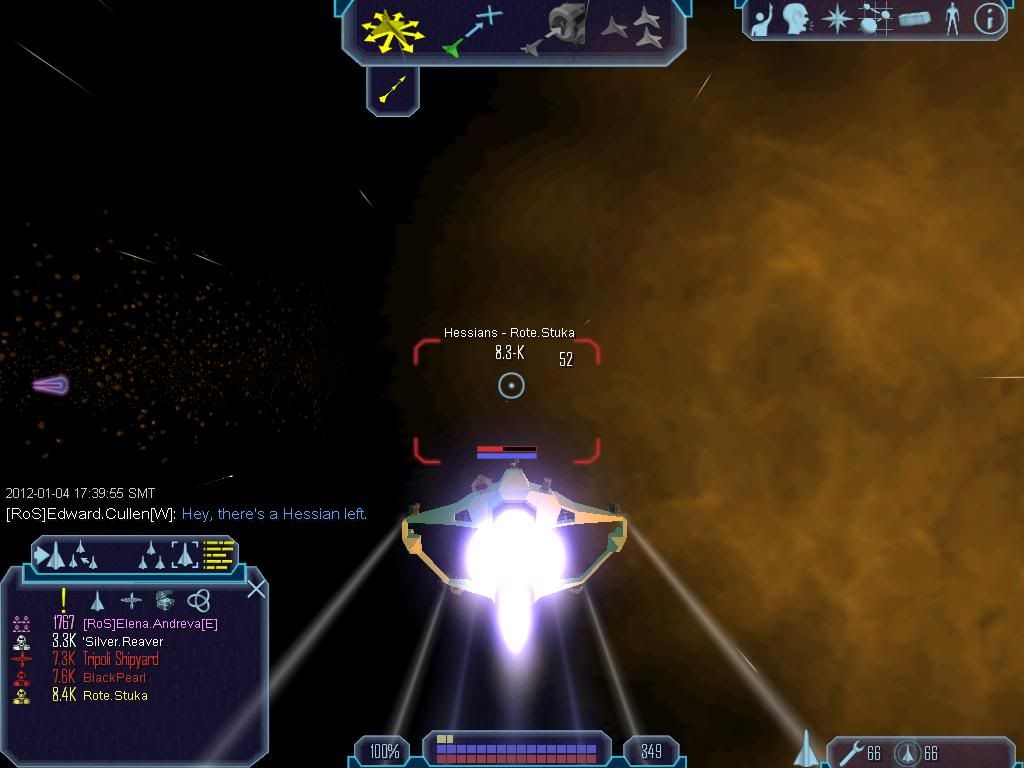Target Tripoli Shipyard from the contact list
1024x768 pixels.
120,659
